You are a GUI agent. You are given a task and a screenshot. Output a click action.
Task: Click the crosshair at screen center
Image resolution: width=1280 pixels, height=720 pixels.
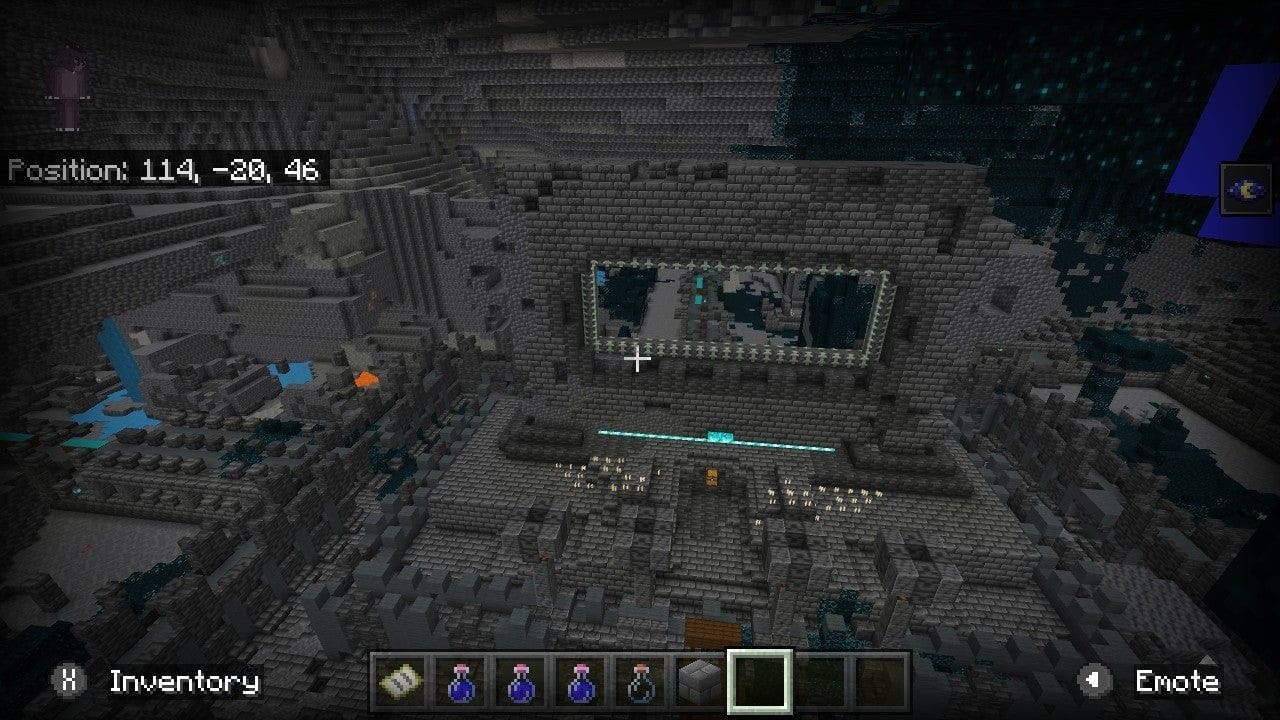tap(638, 357)
